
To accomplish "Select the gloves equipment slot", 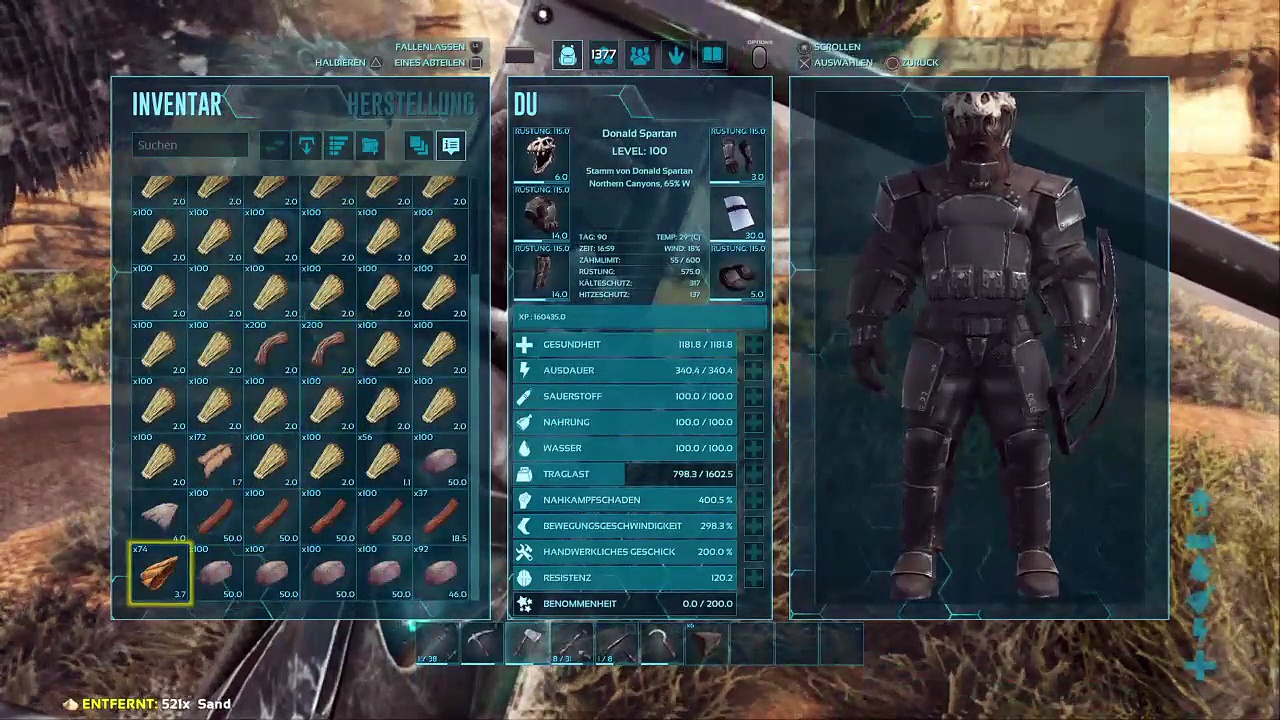I will pos(738,156).
